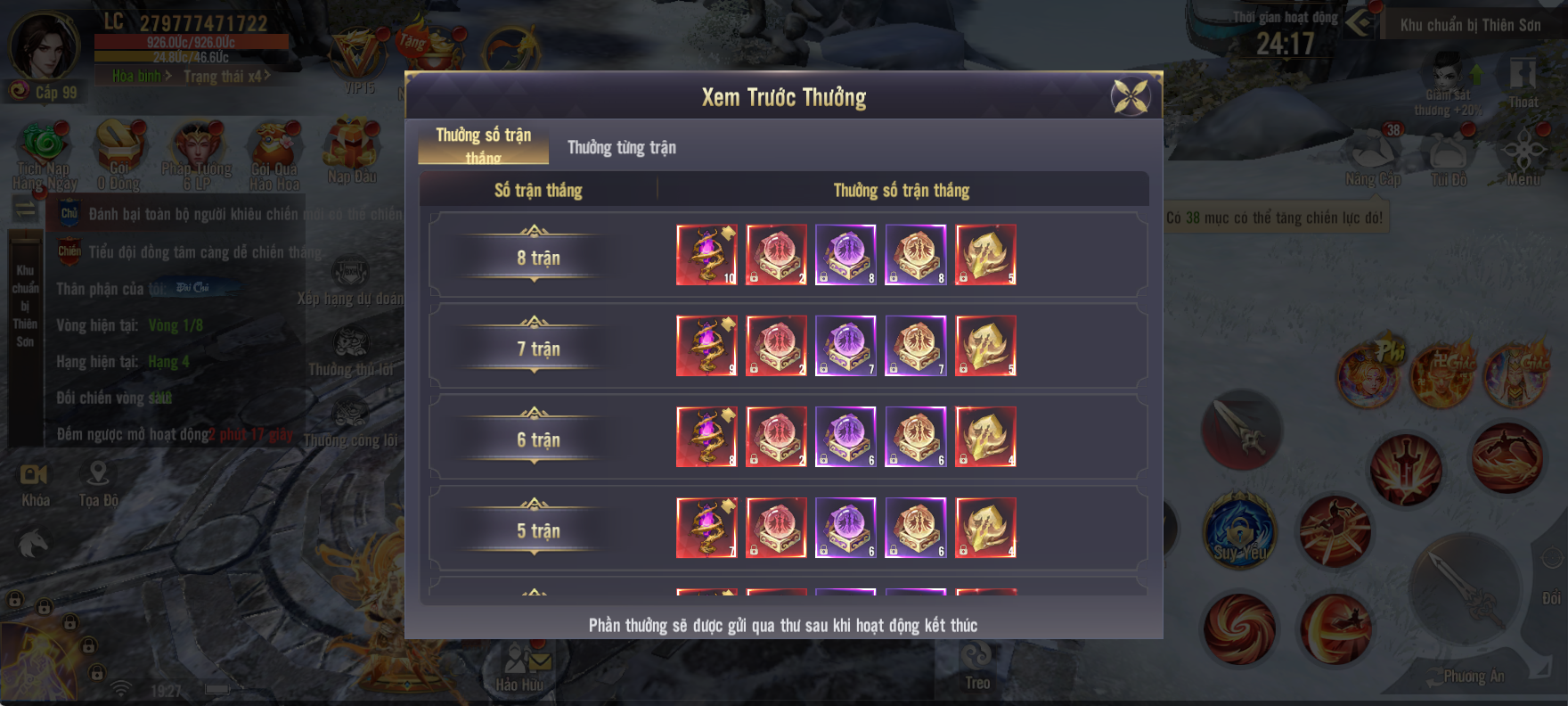Viewport: 1568px width, 706px height.
Task: View the red orb chest reward for 7 trận
Action: pos(776,346)
